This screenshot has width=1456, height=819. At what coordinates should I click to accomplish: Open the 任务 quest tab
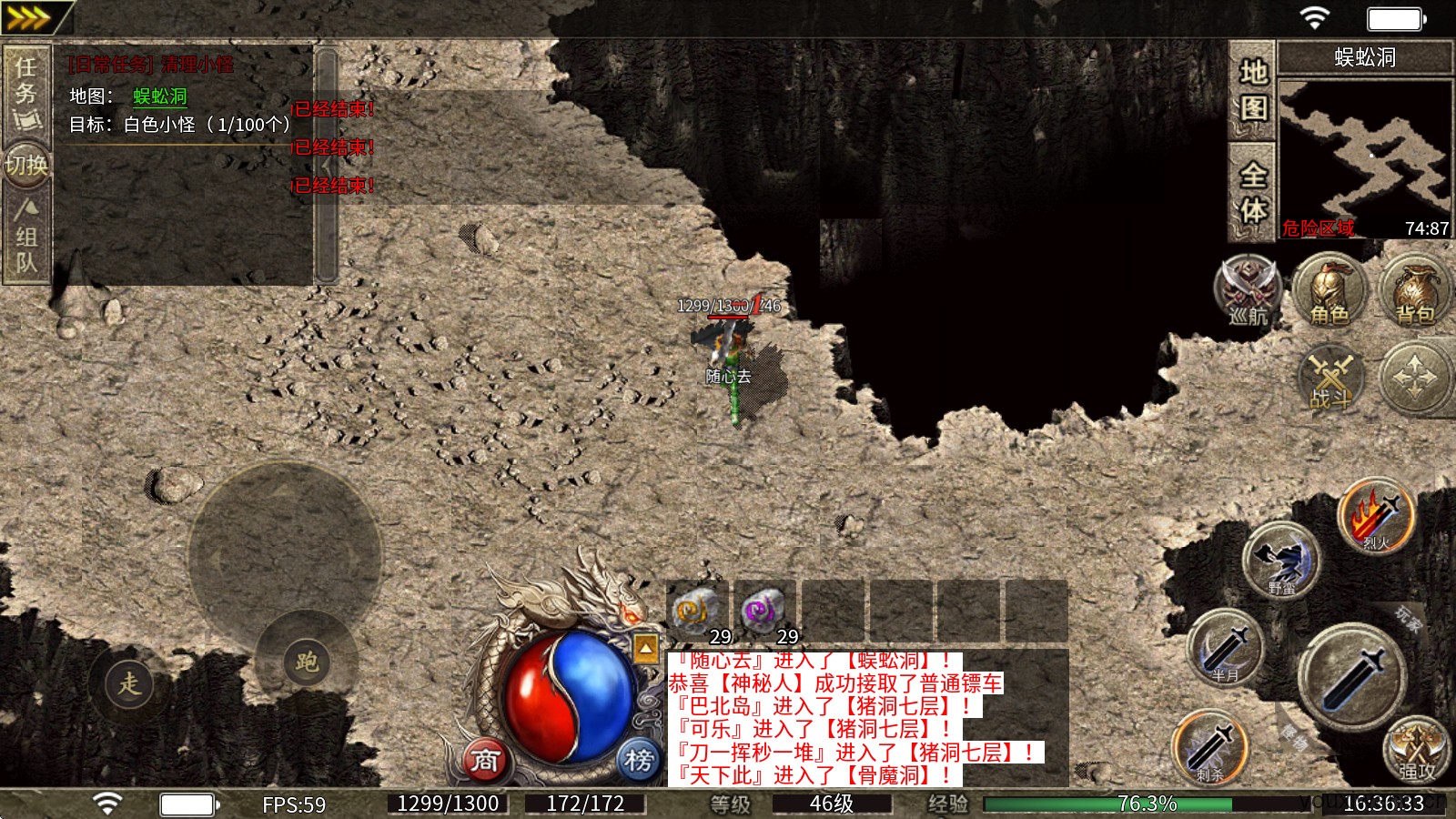coord(25,93)
